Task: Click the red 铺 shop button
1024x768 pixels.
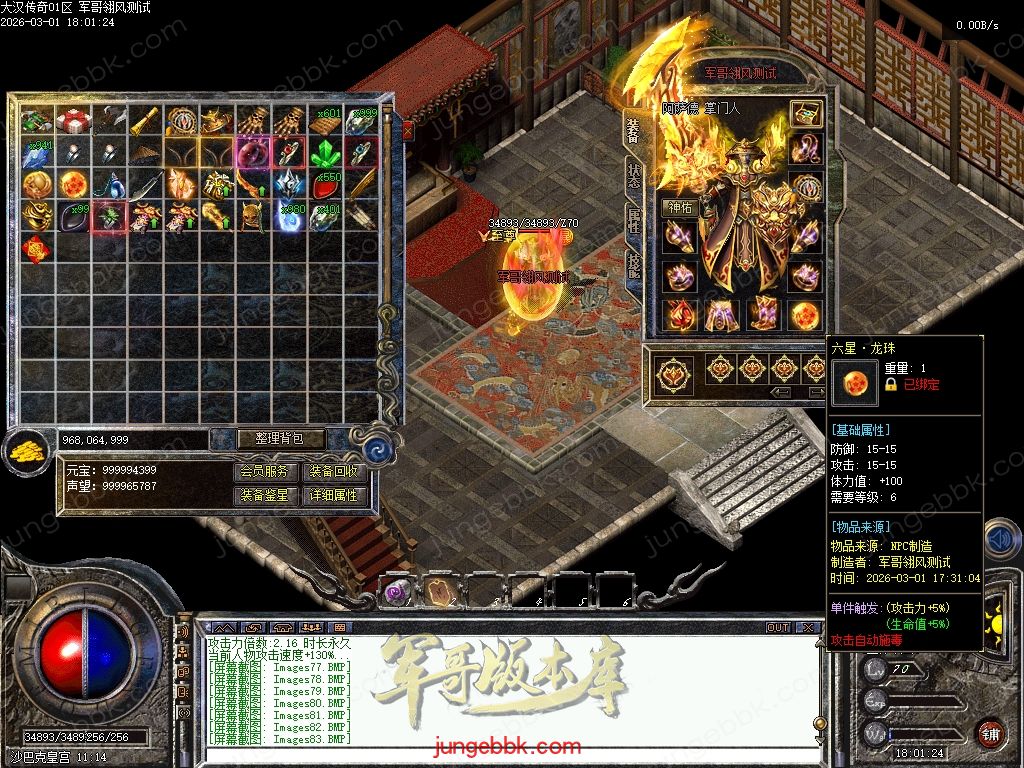Action: (990, 735)
